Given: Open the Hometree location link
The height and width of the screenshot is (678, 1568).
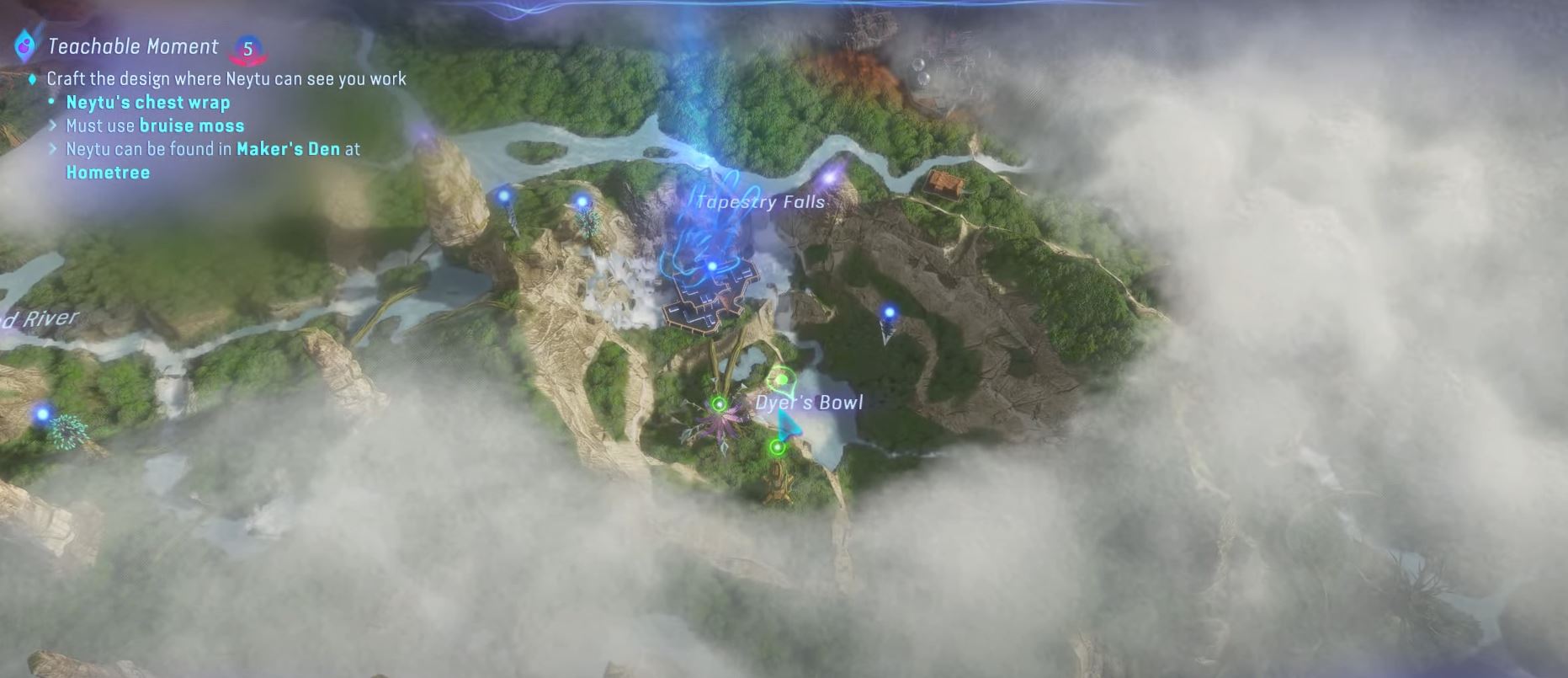Looking at the screenshot, I should [109, 172].
